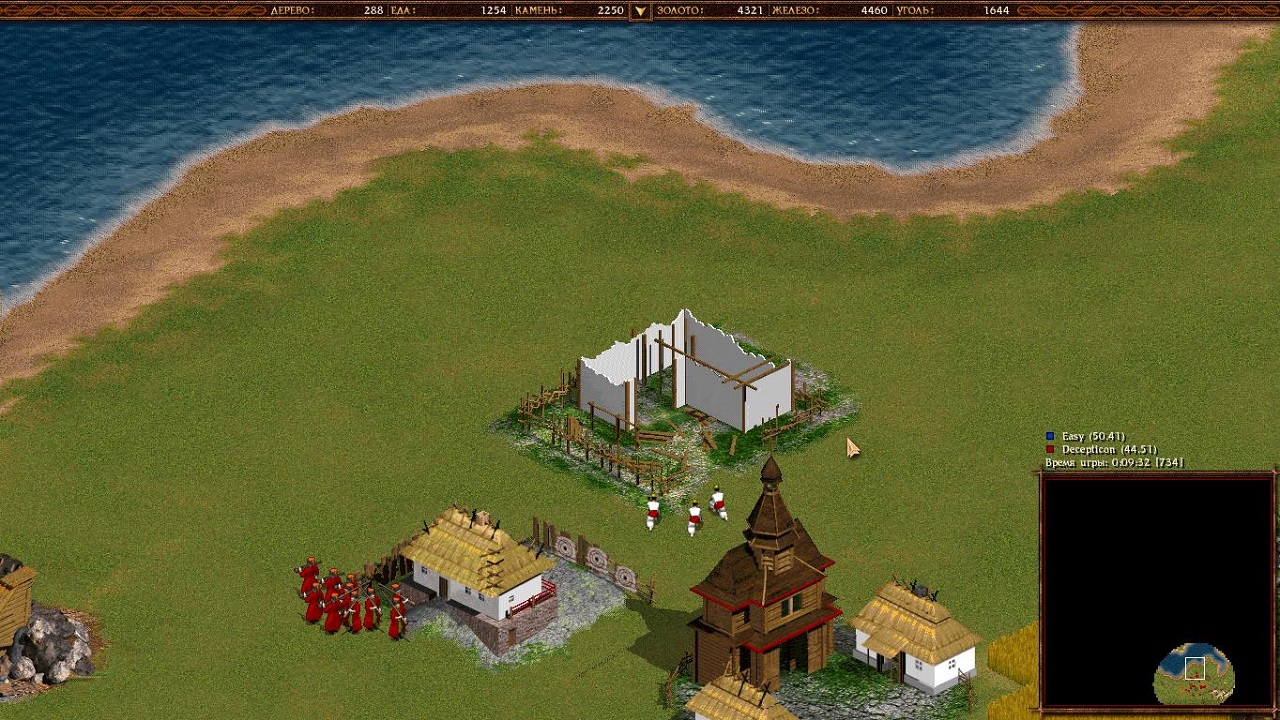Open the dropdown arrow on the resource bar
Image resolution: width=1280 pixels, height=720 pixels.
641,11
